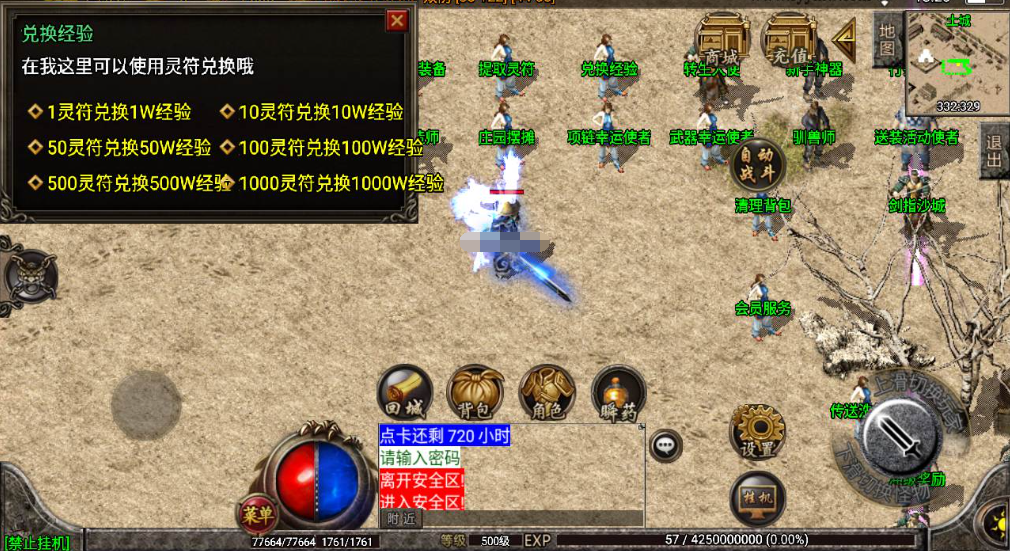Select 10灵符兑换10W经验 option

coord(320,112)
